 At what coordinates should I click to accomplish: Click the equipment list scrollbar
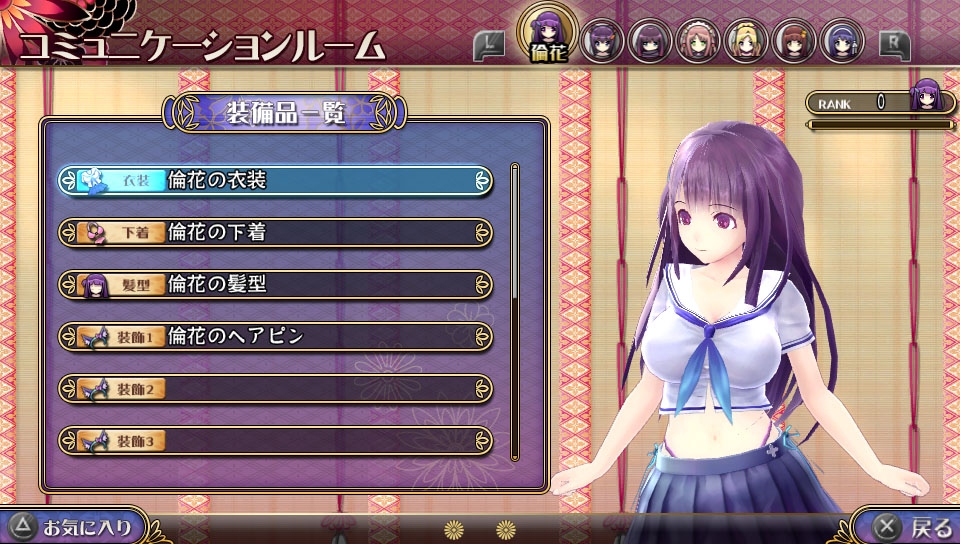515,310
